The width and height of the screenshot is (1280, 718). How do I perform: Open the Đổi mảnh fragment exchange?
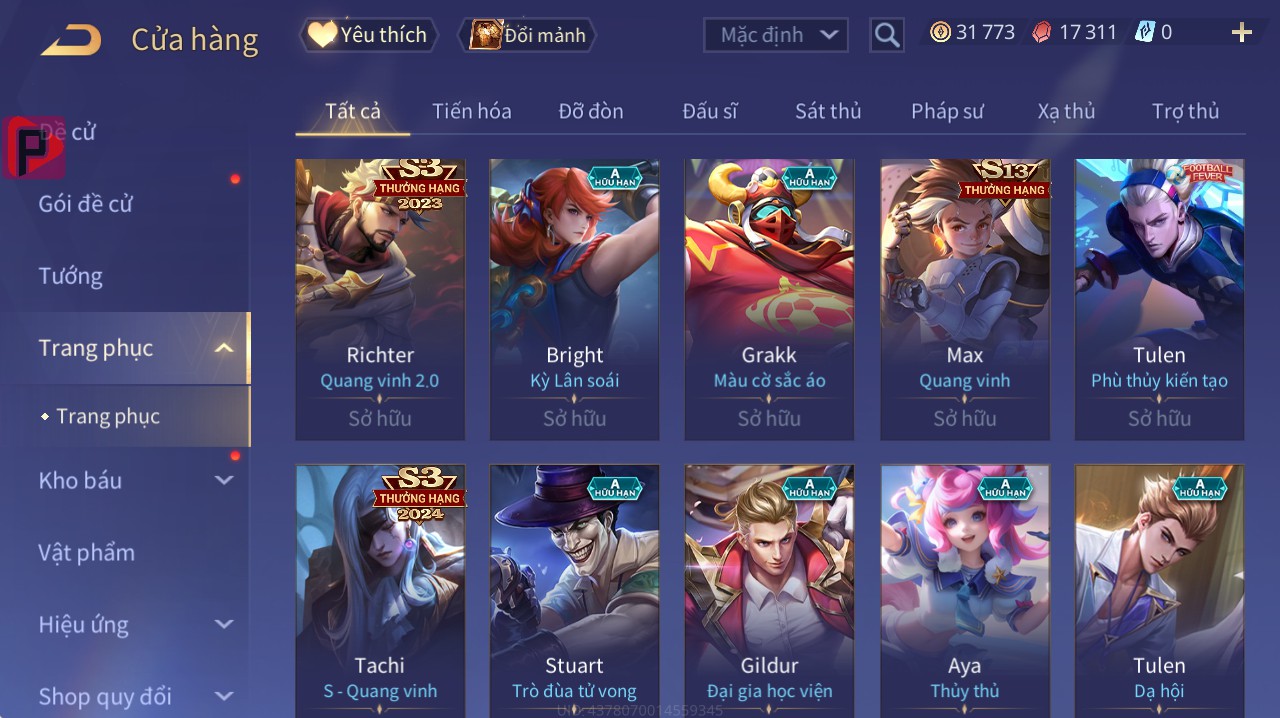click(527, 35)
